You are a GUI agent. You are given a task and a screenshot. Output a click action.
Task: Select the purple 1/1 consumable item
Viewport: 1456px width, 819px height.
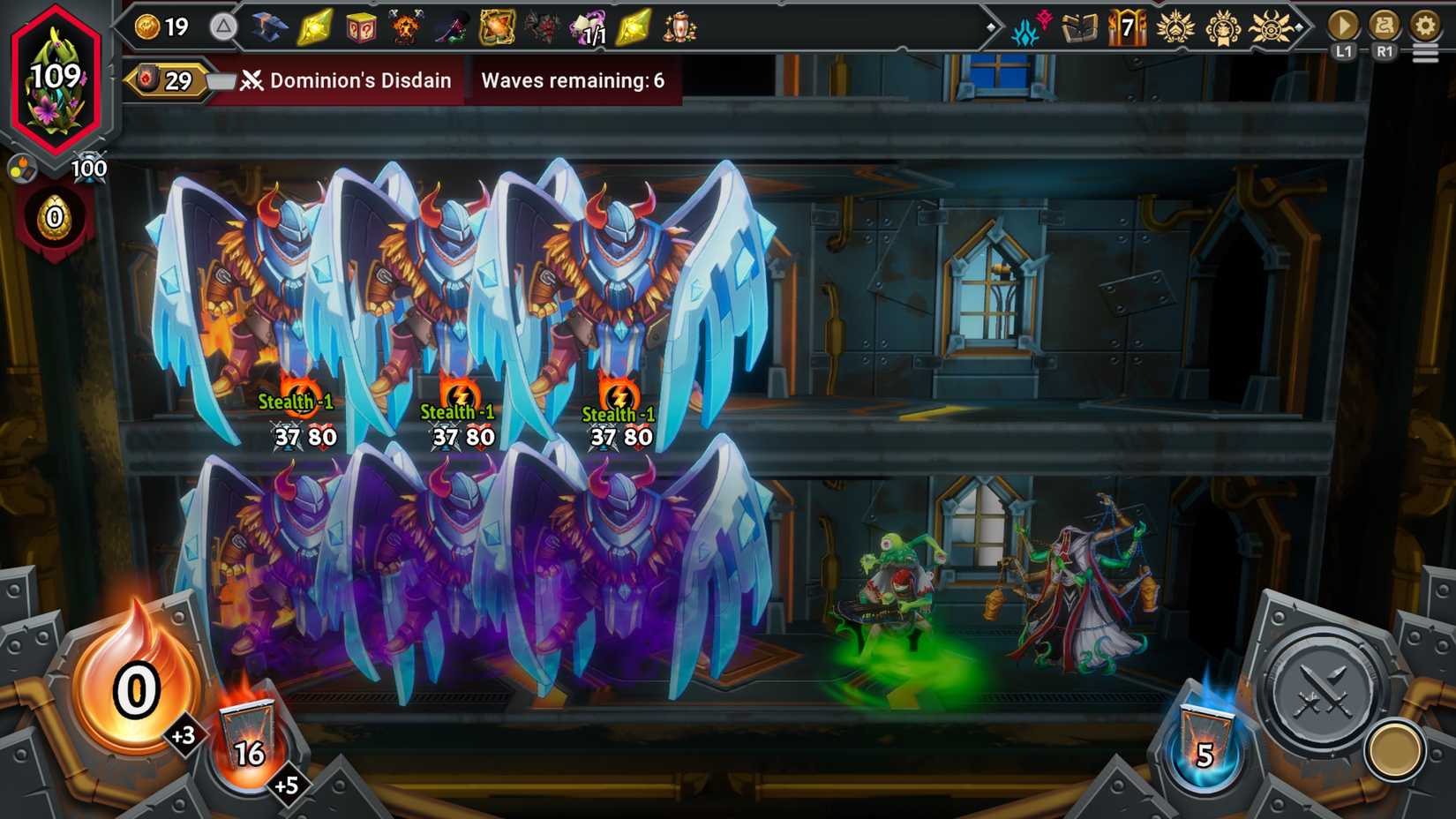[x=589, y=26]
